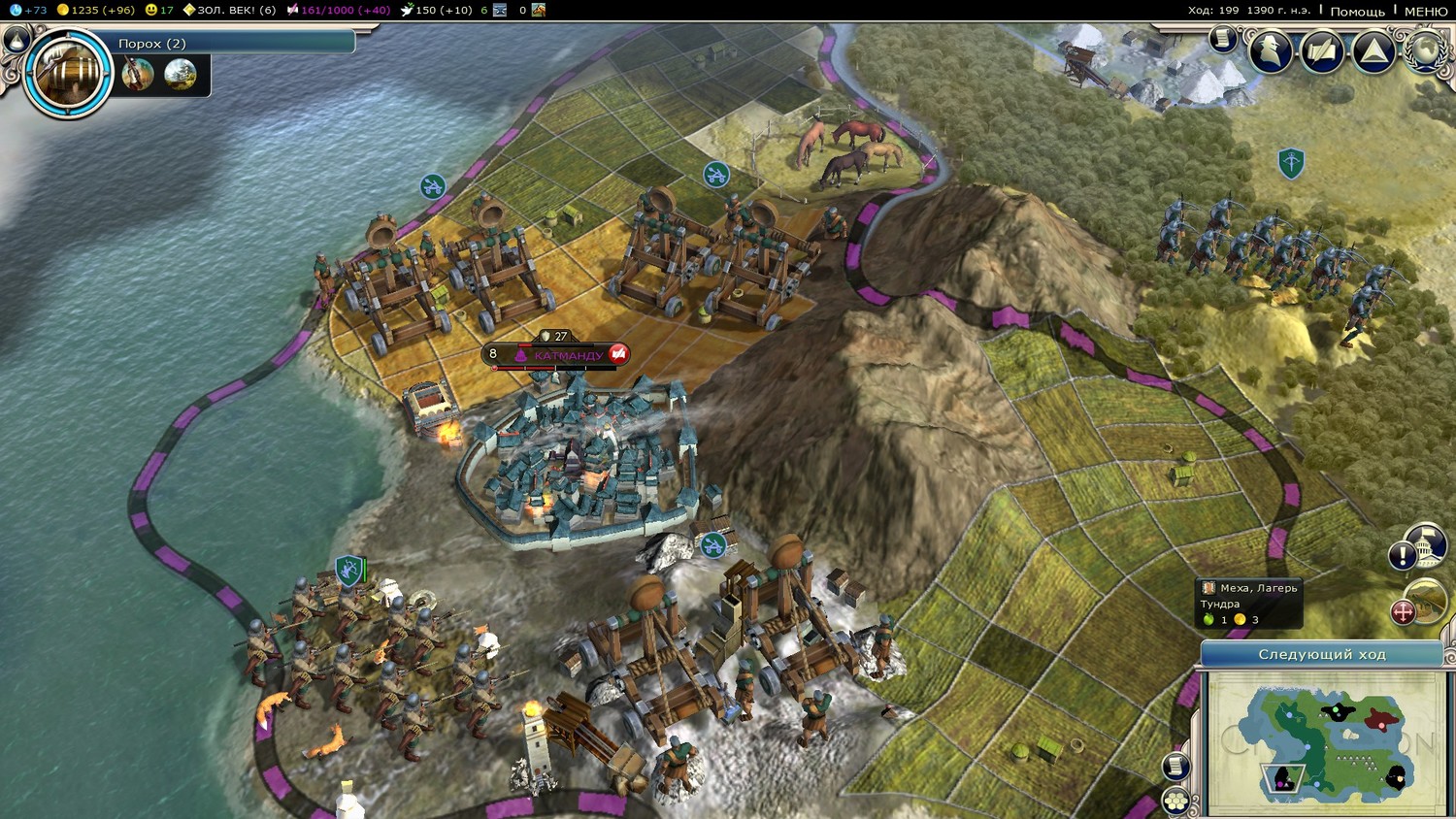Open the globe advisors button

[1426, 49]
